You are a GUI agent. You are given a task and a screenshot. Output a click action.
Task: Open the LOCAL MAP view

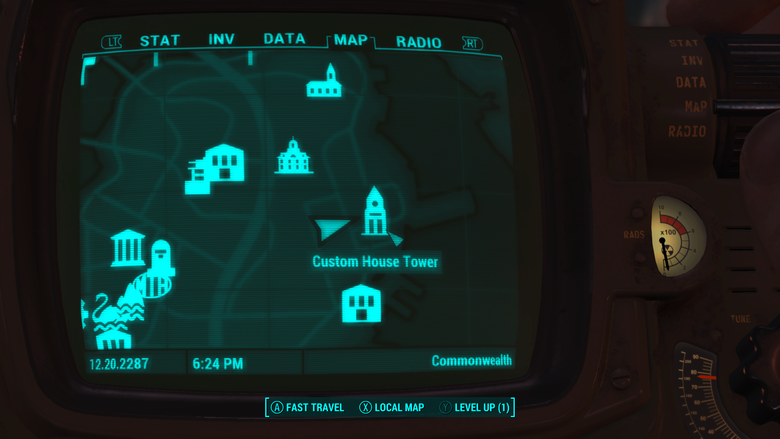click(x=399, y=408)
